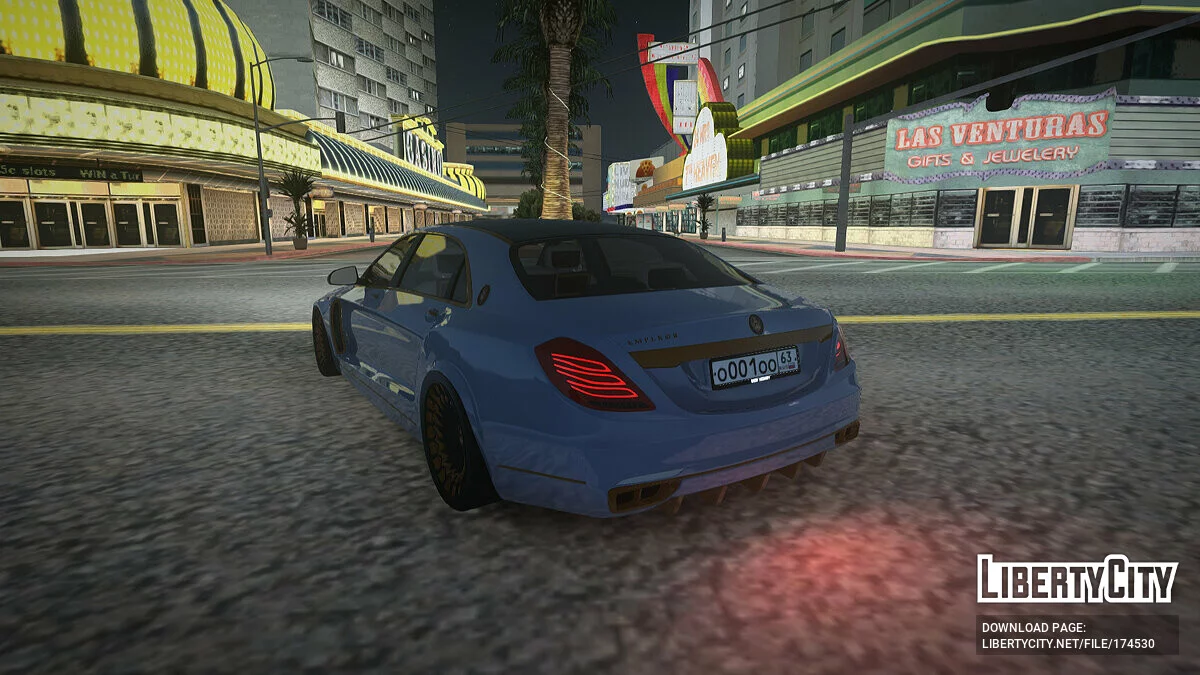Open the libertycity.net download page link

pos(1068,643)
